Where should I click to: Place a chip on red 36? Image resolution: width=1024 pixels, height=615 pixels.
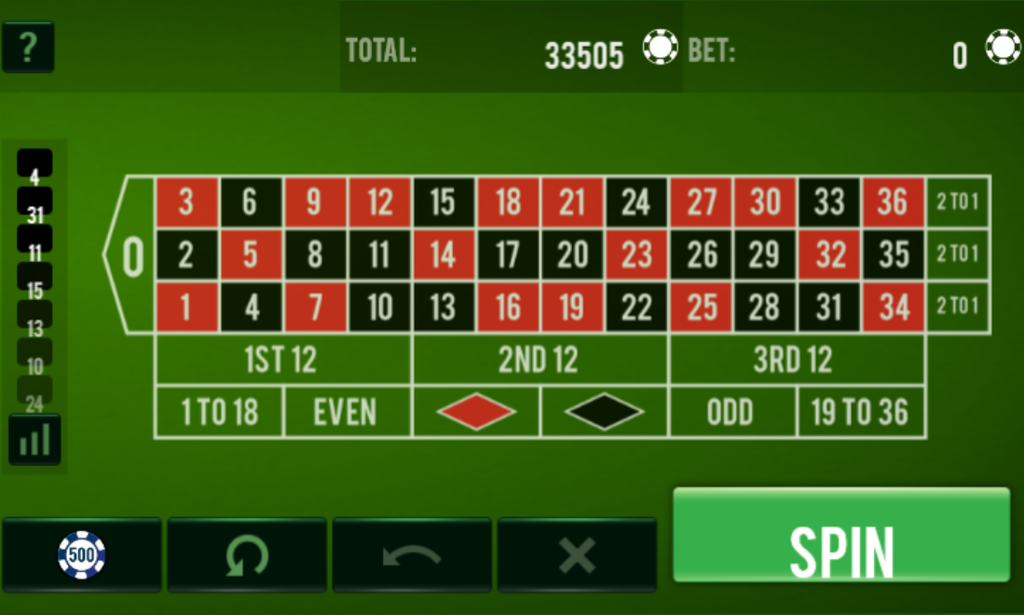coord(893,203)
